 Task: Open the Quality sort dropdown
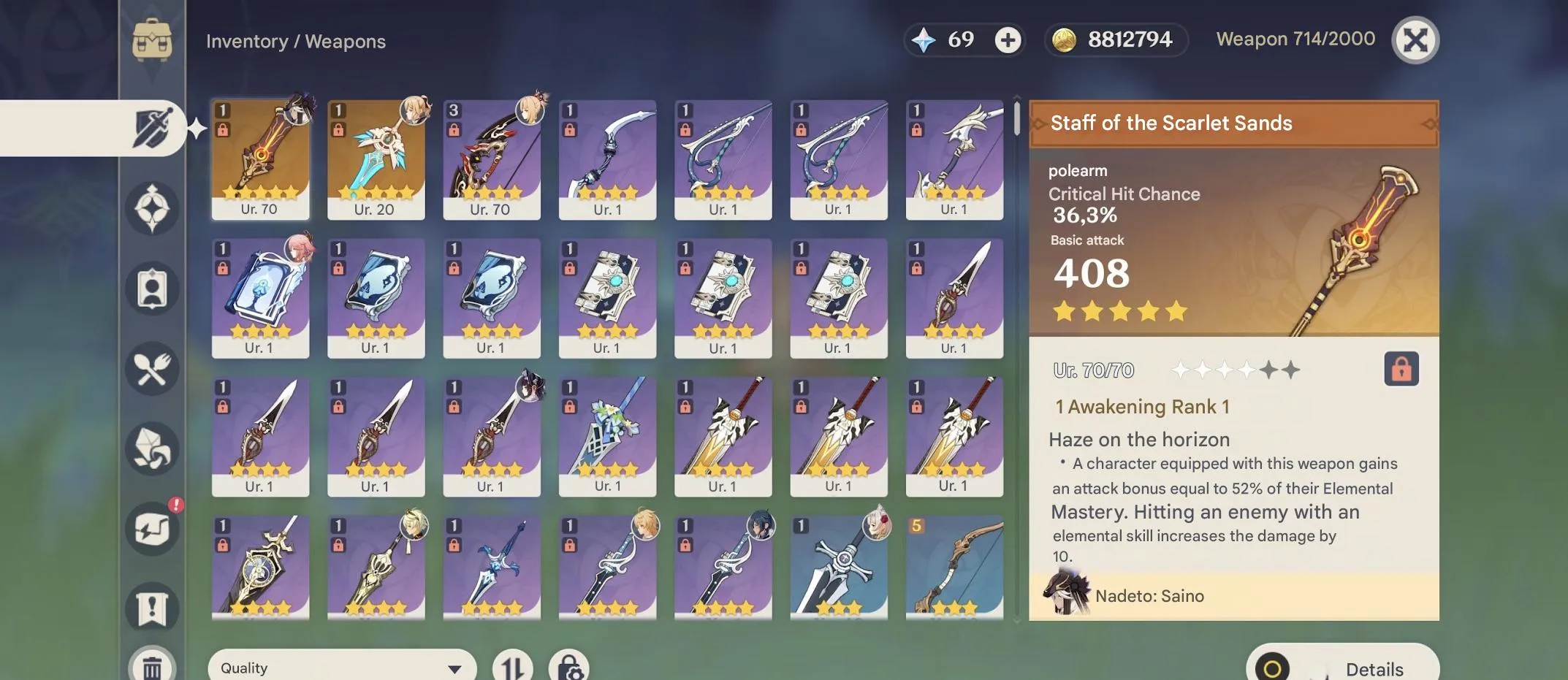[341, 668]
